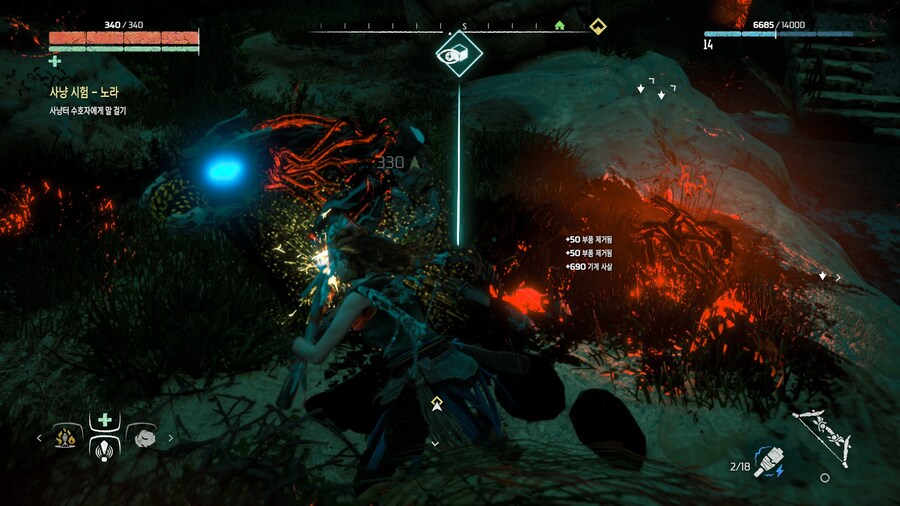Screen dimensions: 900x506
Task: Cycle quick items with the right arrow
Action: [x=170, y=437]
